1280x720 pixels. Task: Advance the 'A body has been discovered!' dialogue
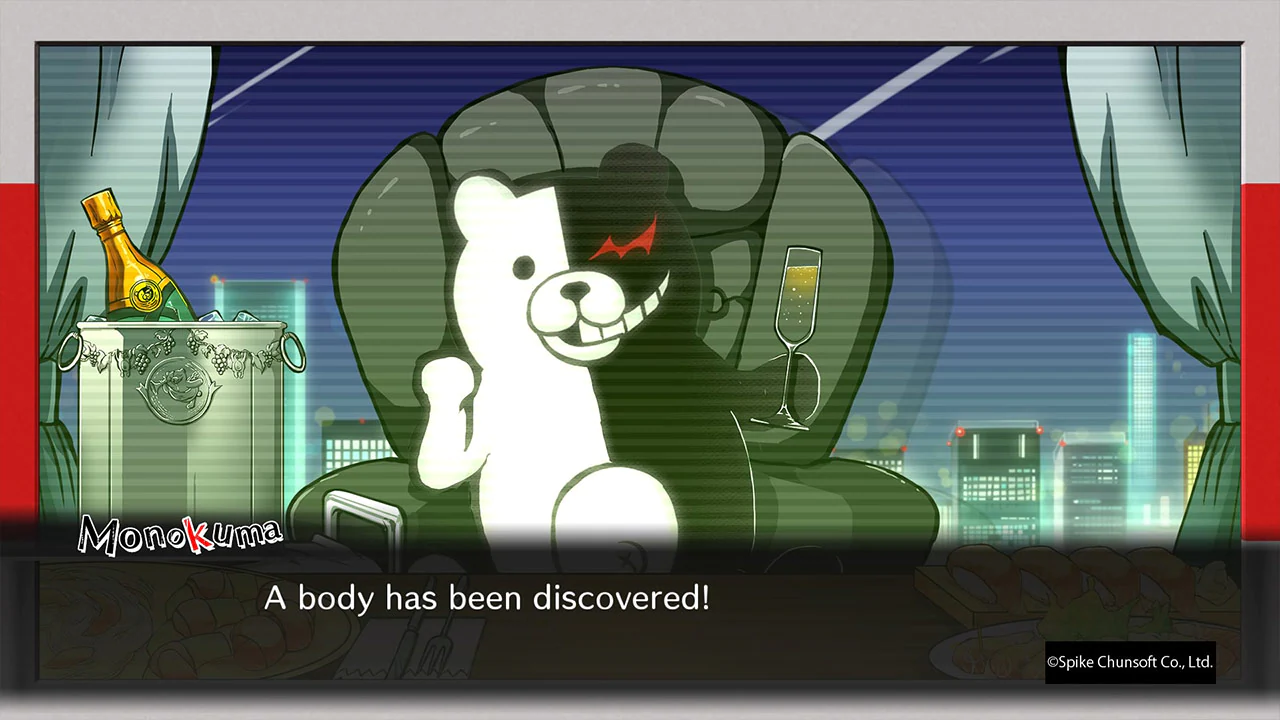pyautogui.click(x=485, y=598)
